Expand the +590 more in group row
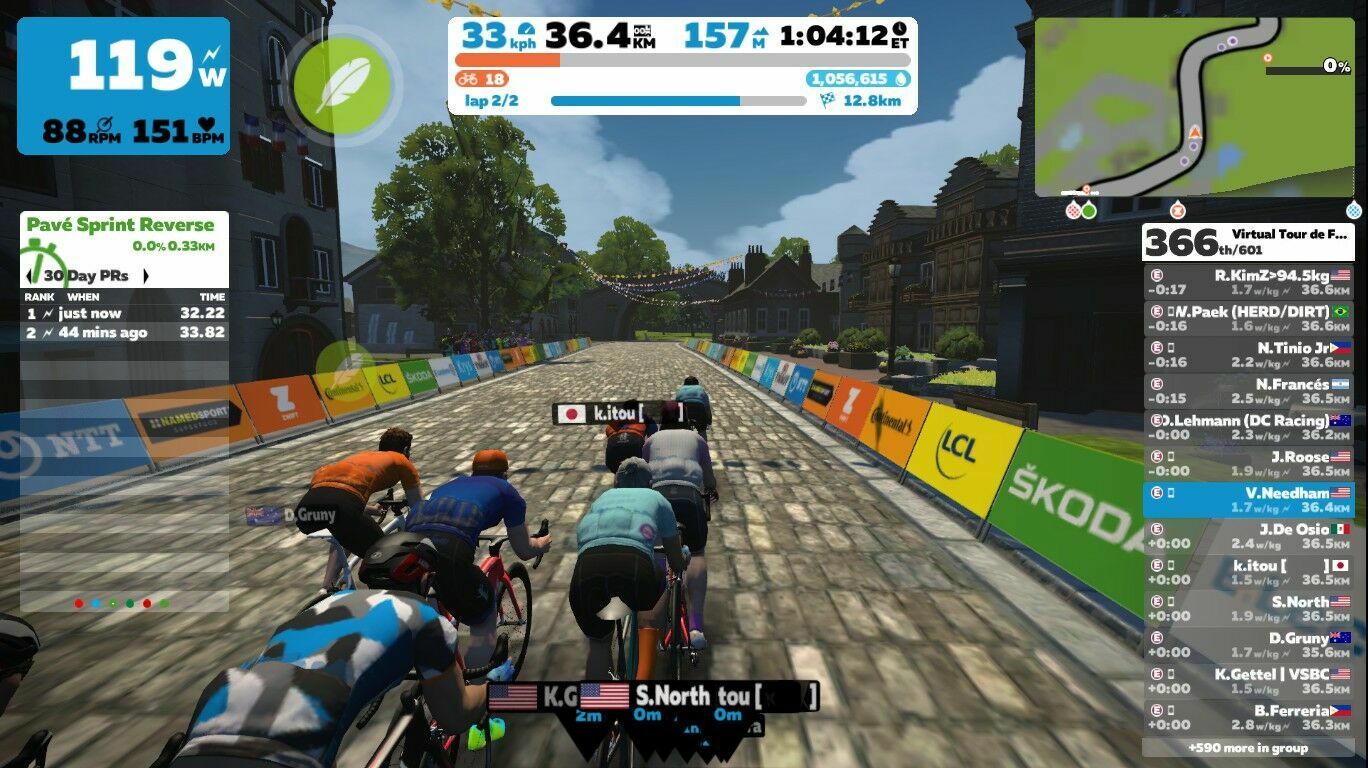 [1247, 748]
